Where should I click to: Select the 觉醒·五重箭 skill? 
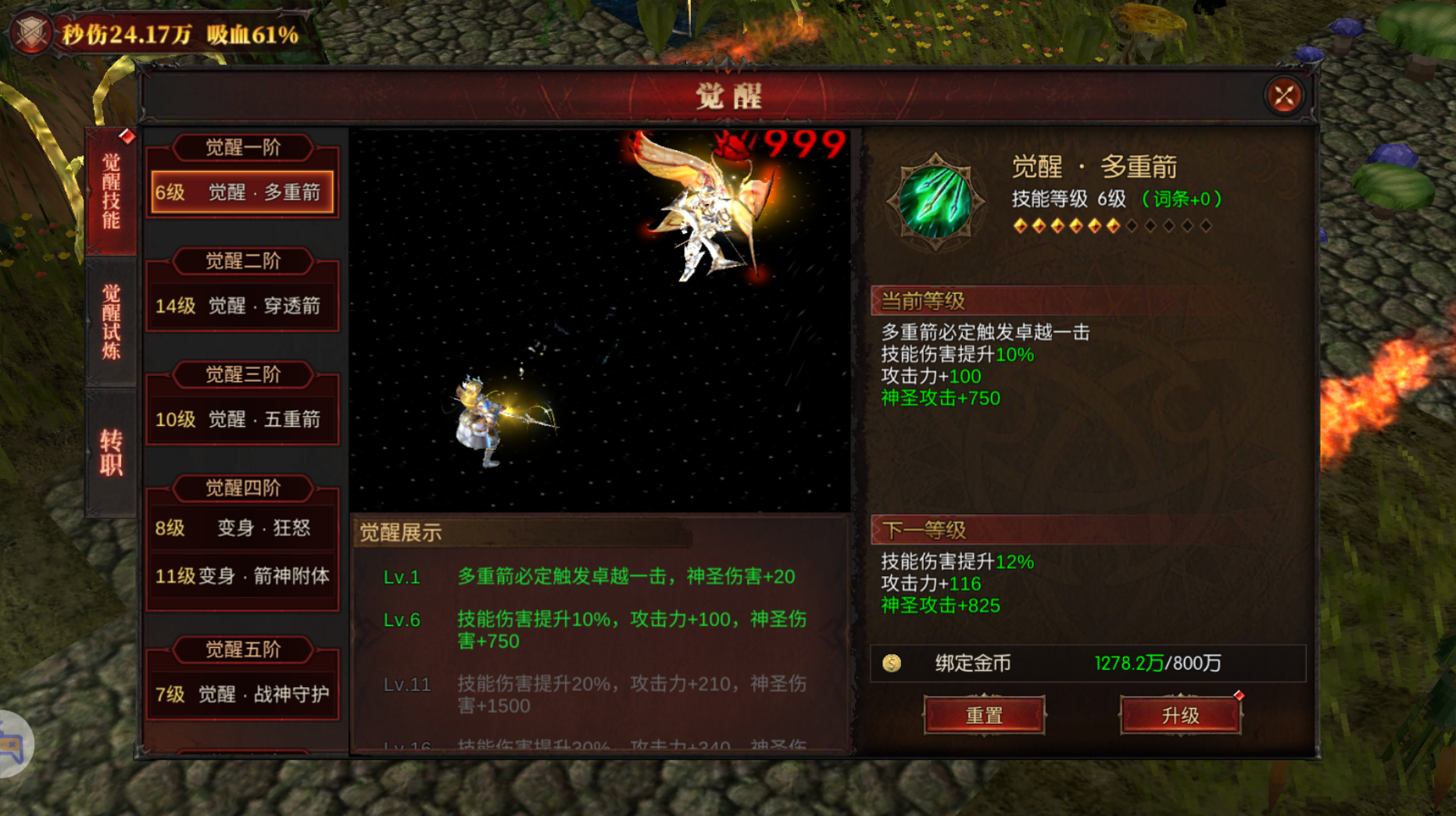pos(242,420)
